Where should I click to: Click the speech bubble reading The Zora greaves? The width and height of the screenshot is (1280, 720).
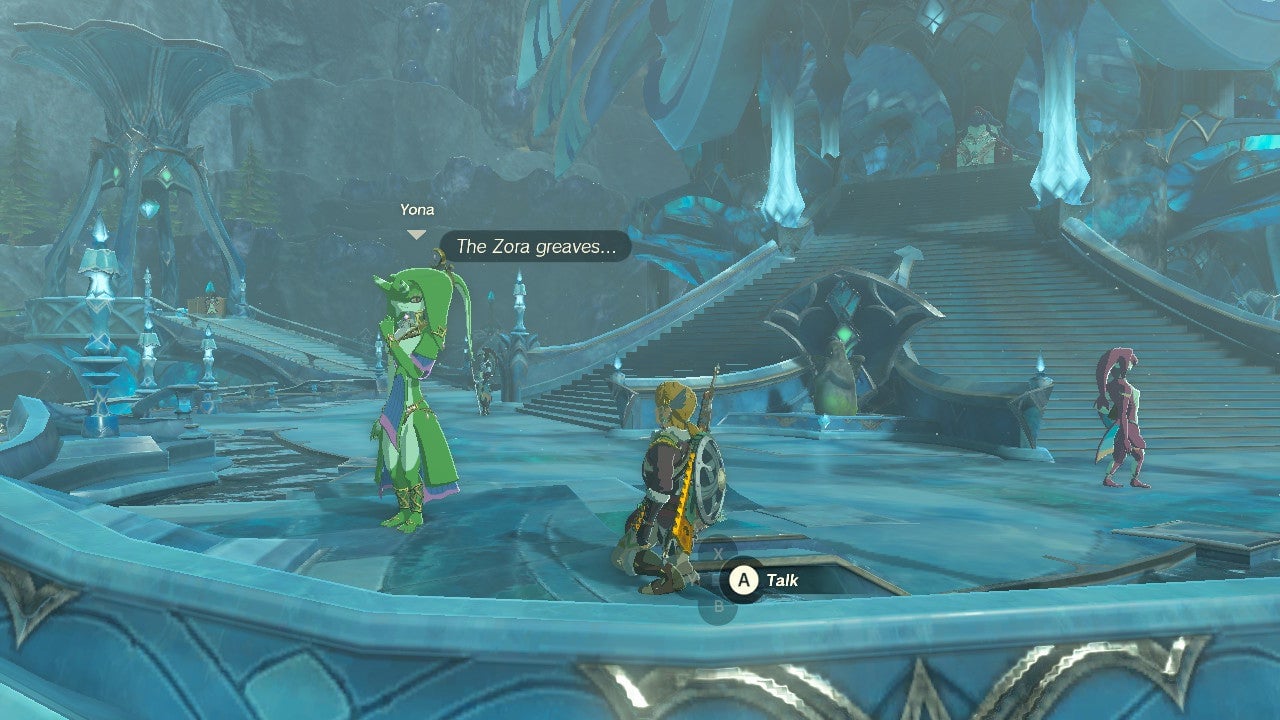point(536,246)
